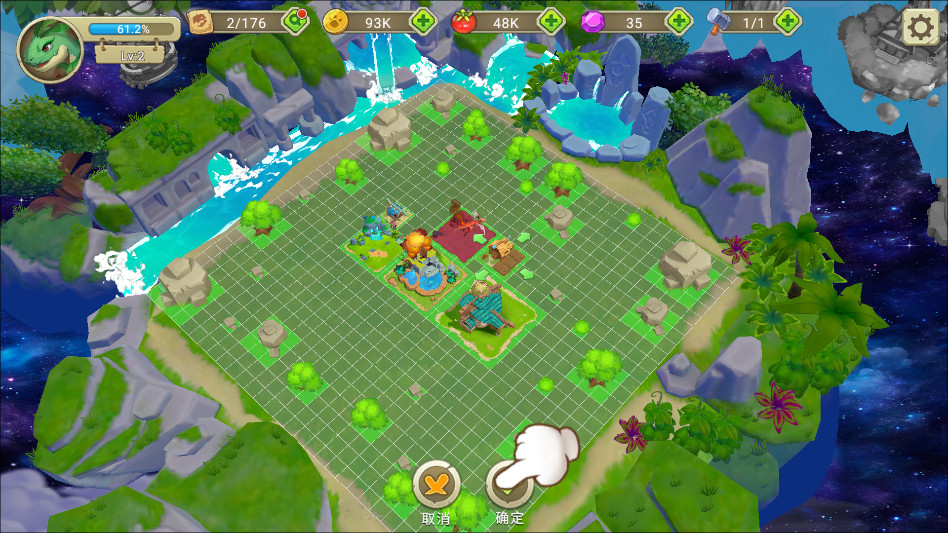Open the green dragon avatar profile

(x=49, y=47)
